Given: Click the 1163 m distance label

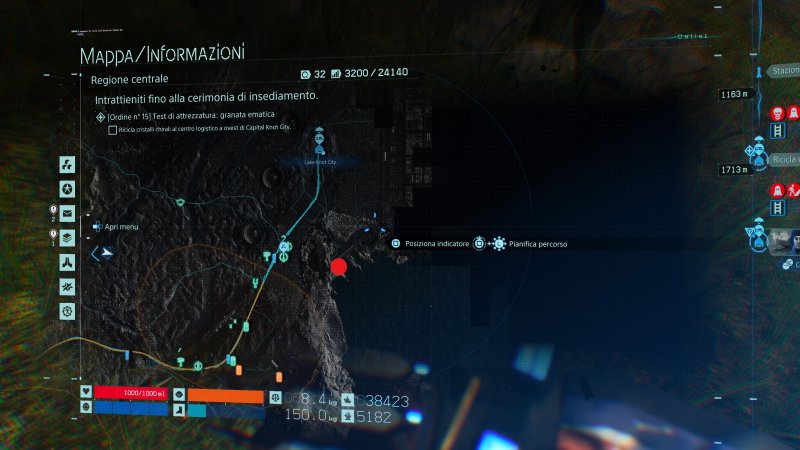Looking at the screenshot, I should click(x=733, y=95).
